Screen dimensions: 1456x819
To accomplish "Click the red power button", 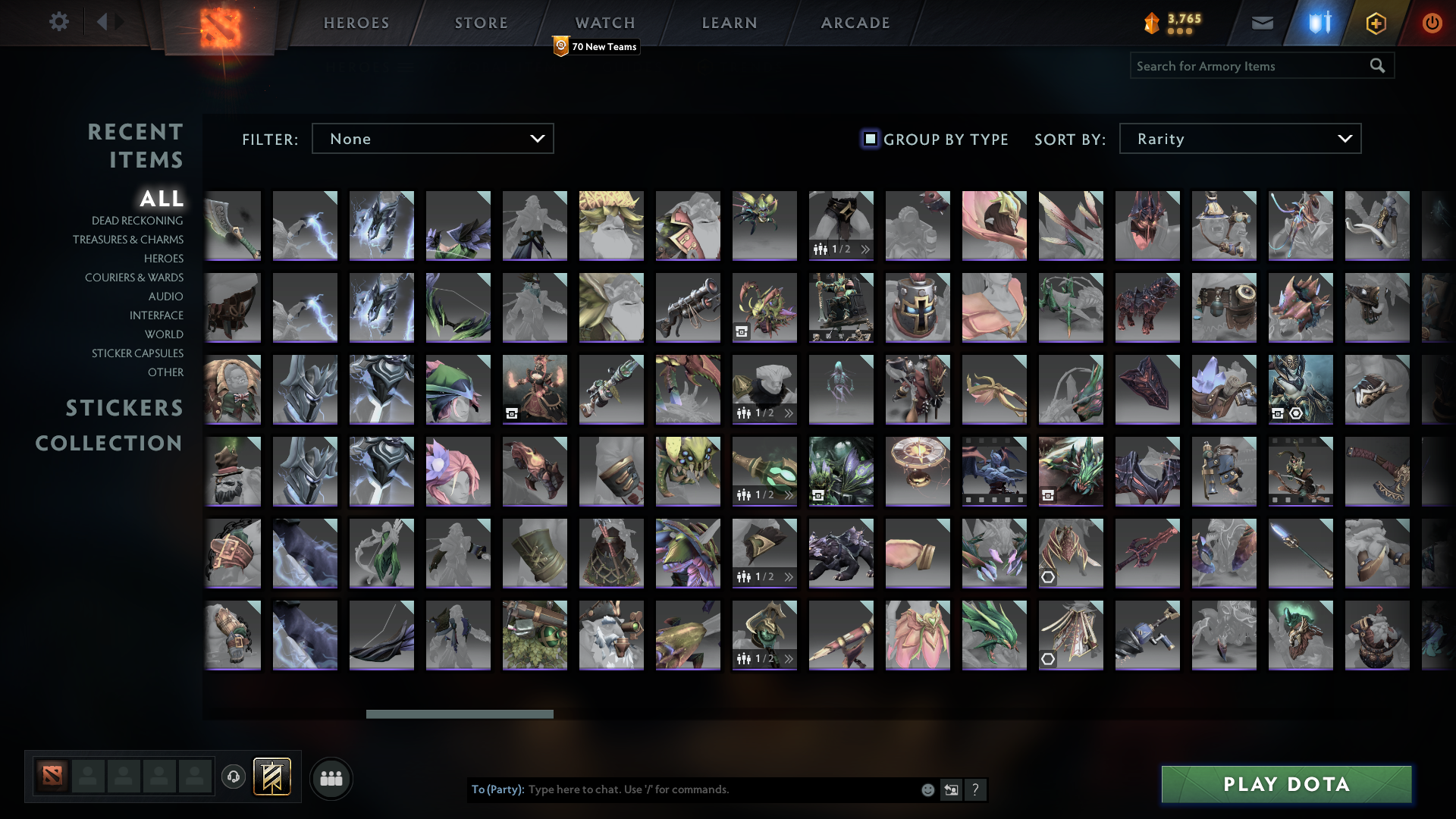I will [x=1432, y=22].
